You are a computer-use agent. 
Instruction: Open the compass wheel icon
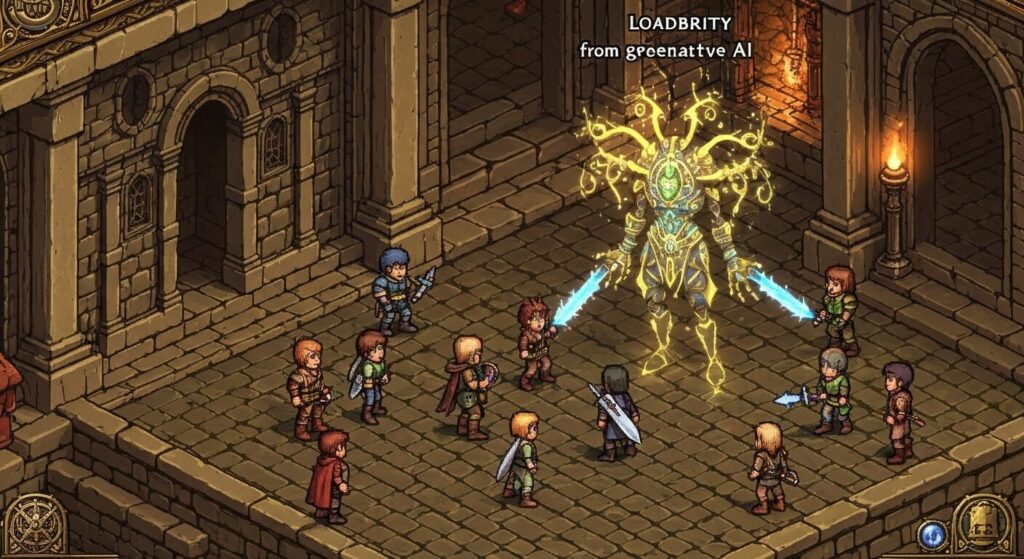click(37, 524)
